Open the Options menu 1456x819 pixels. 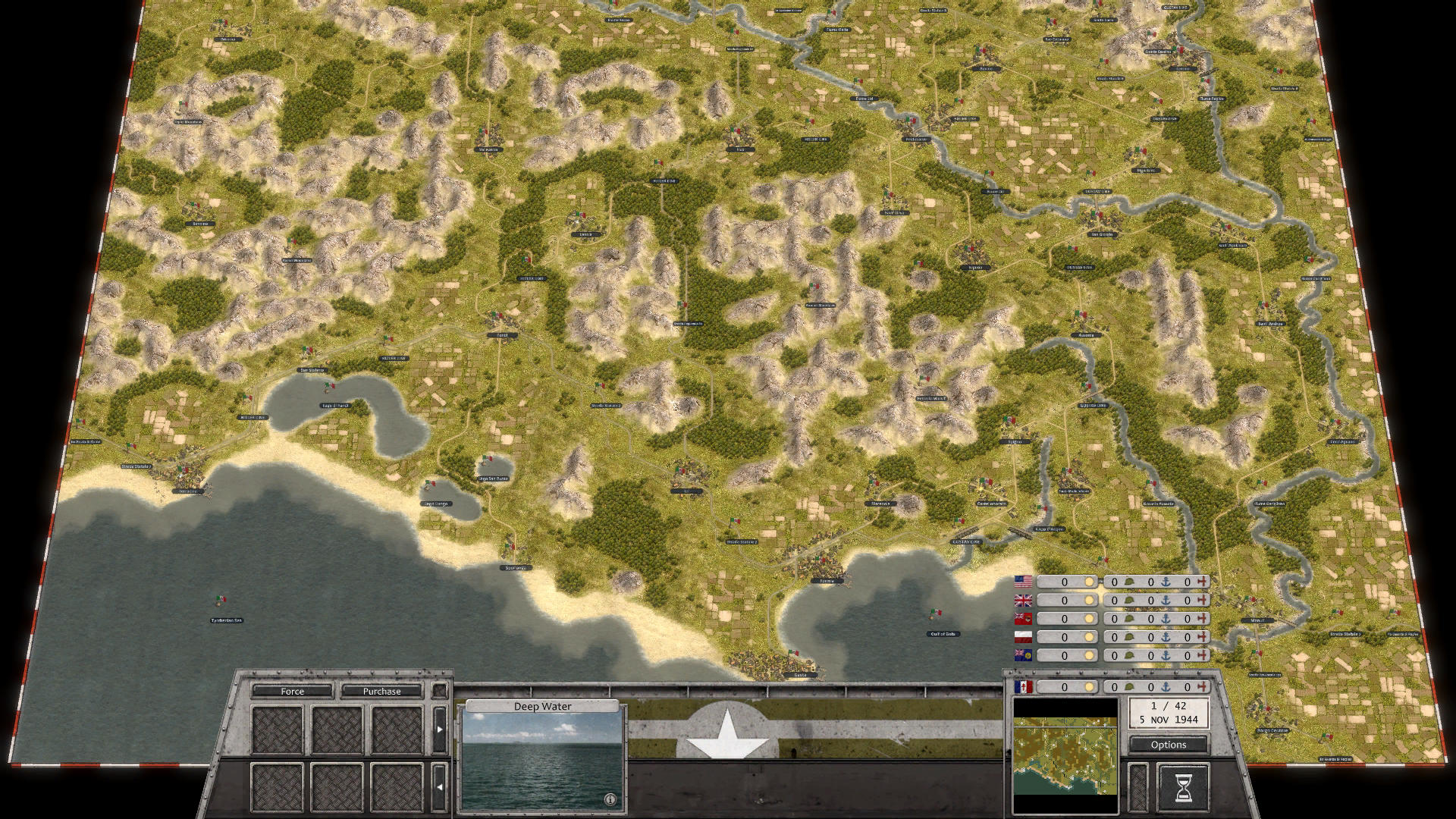point(1168,745)
